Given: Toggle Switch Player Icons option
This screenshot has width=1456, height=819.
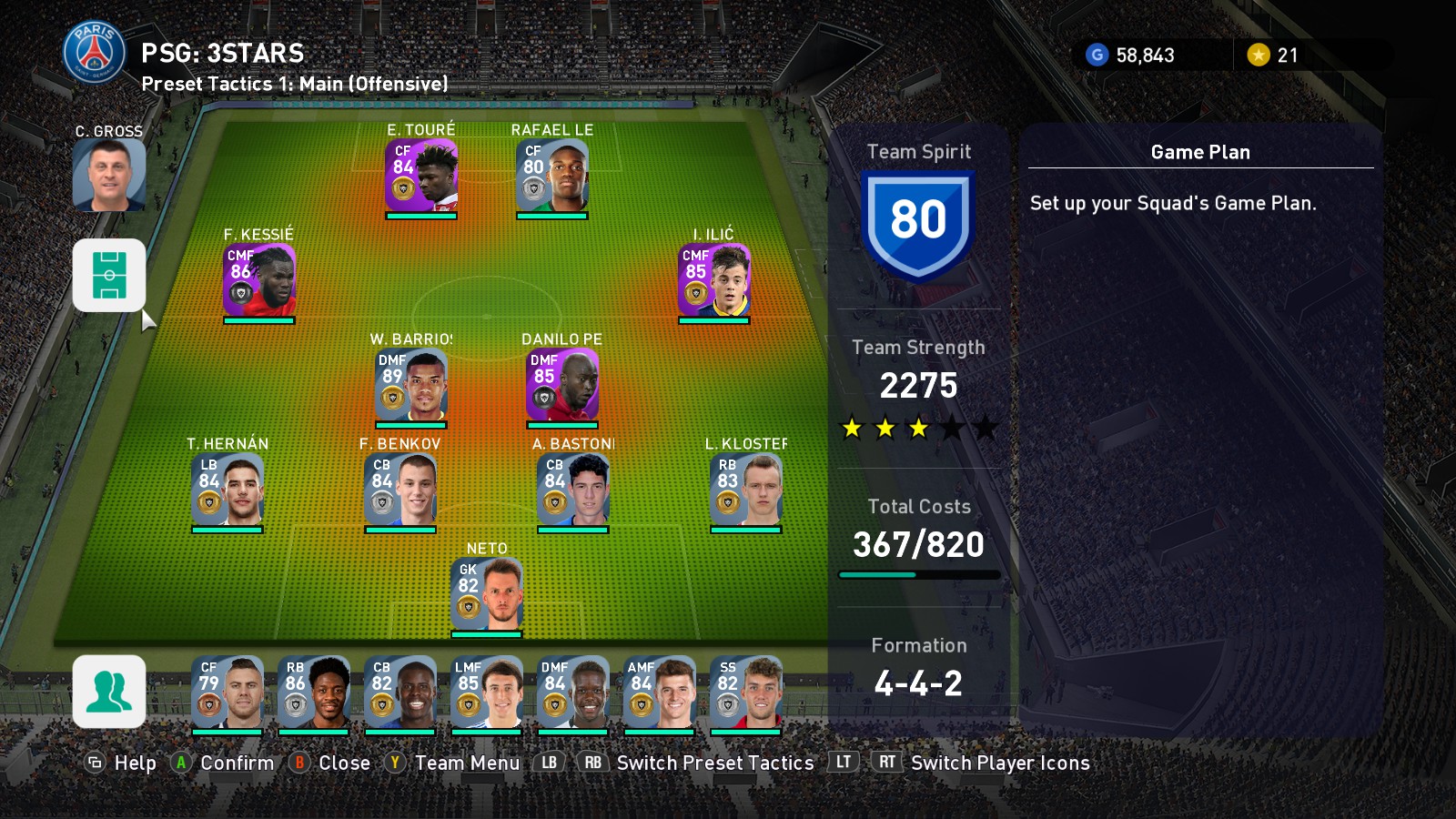Looking at the screenshot, I should 1000,763.
